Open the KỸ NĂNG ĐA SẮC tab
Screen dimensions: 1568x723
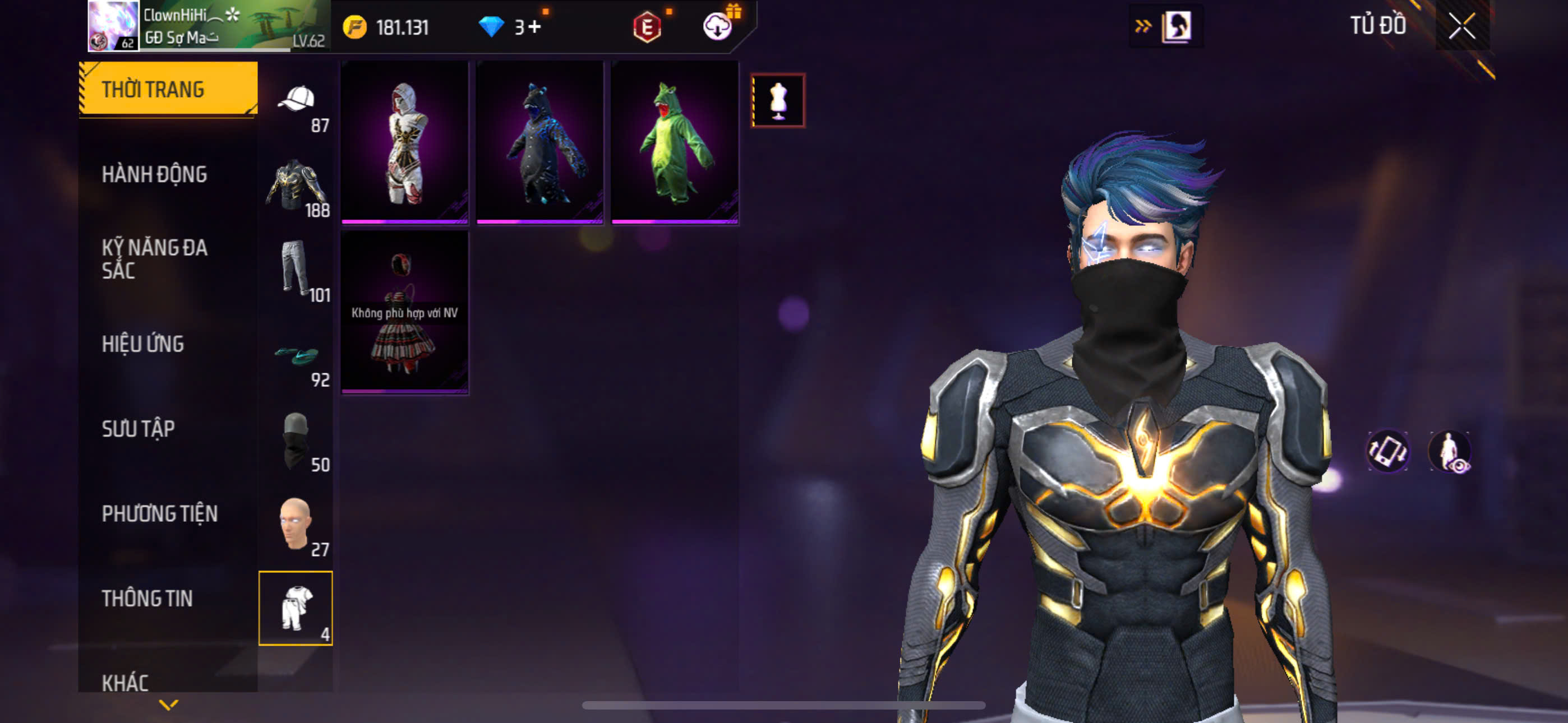(155, 258)
